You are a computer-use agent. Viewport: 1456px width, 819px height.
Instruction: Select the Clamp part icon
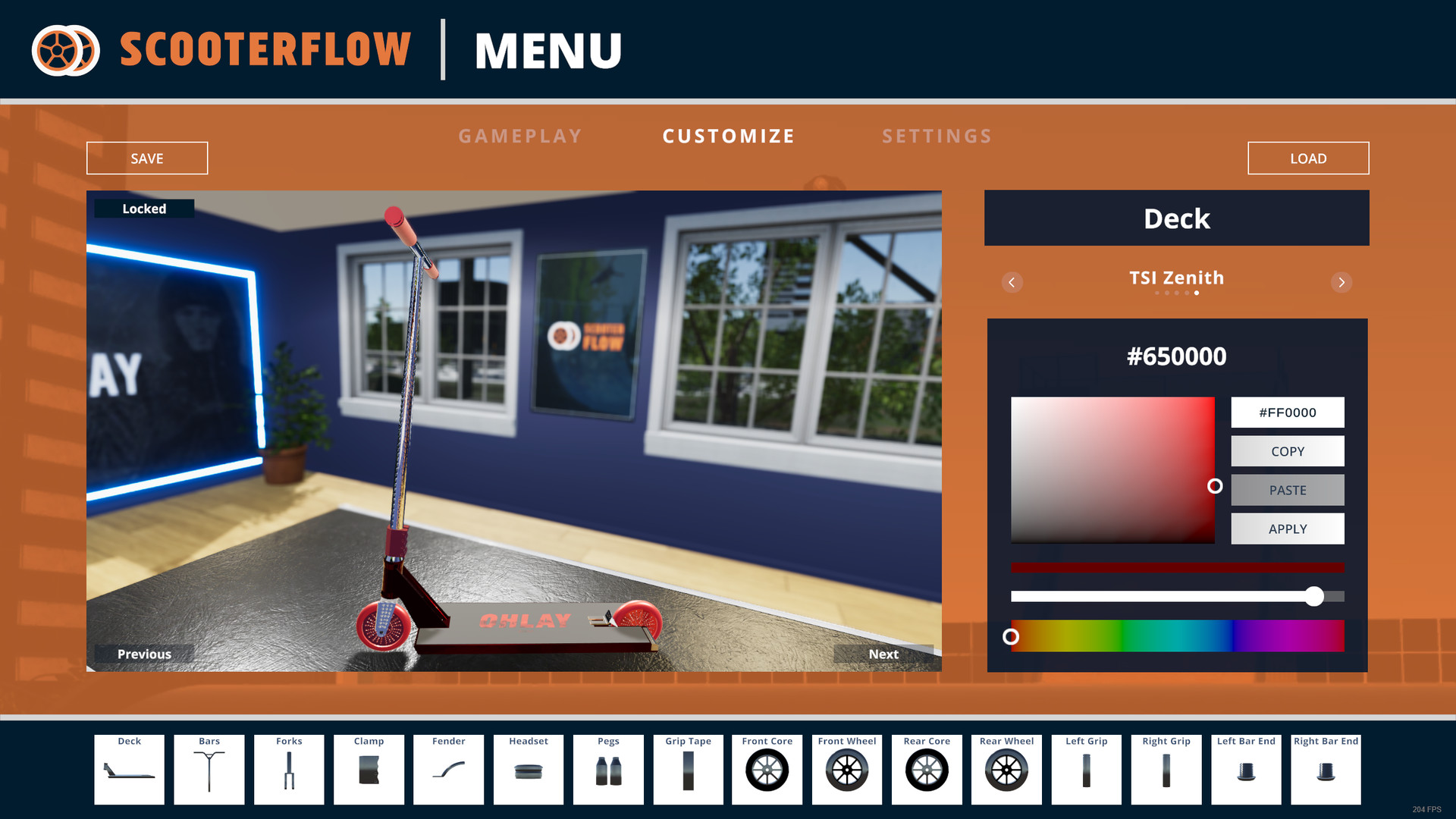click(x=369, y=769)
